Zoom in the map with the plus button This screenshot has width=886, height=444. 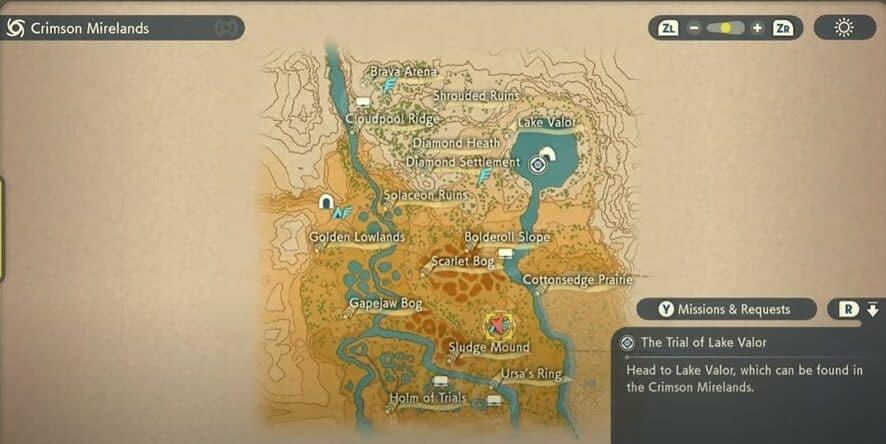click(x=757, y=28)
